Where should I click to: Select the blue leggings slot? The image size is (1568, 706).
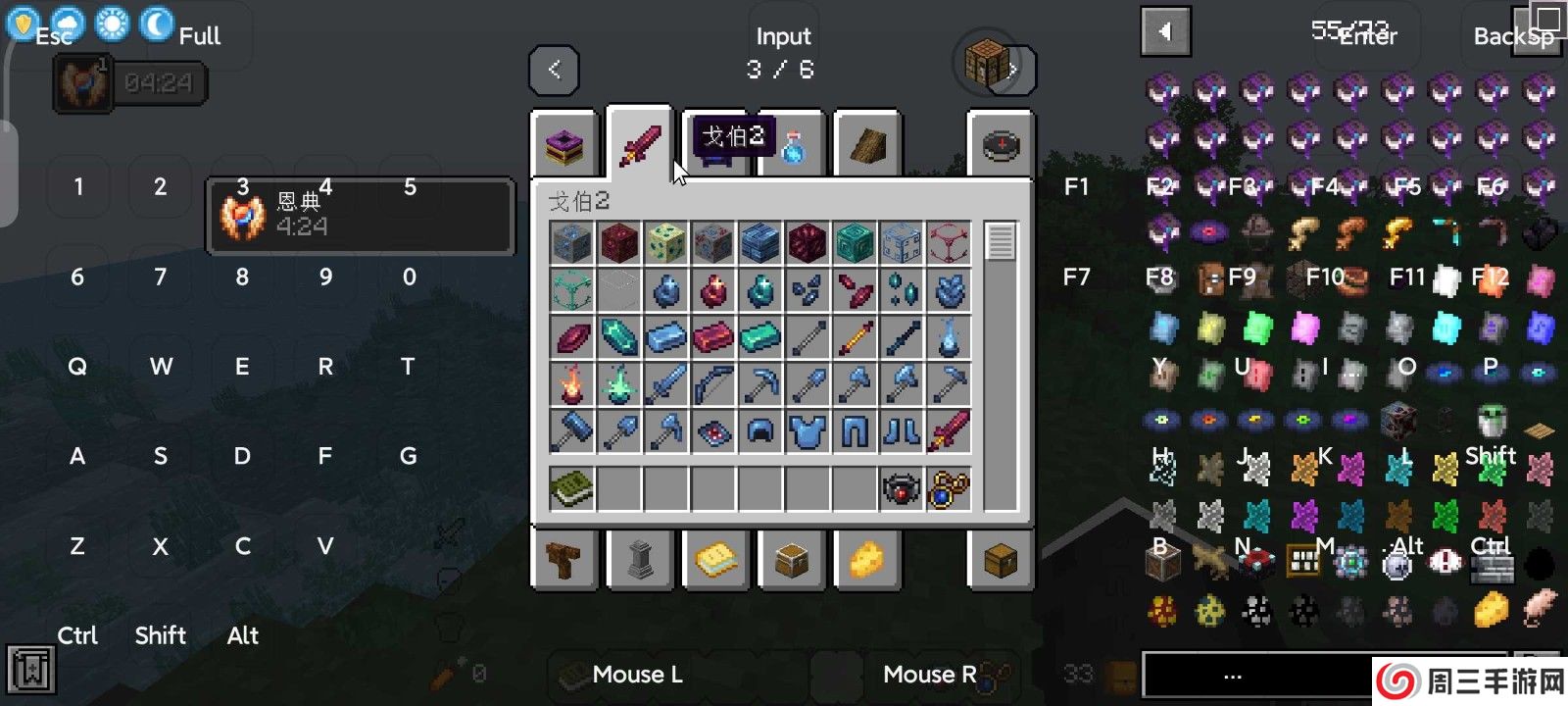point(855,431)
